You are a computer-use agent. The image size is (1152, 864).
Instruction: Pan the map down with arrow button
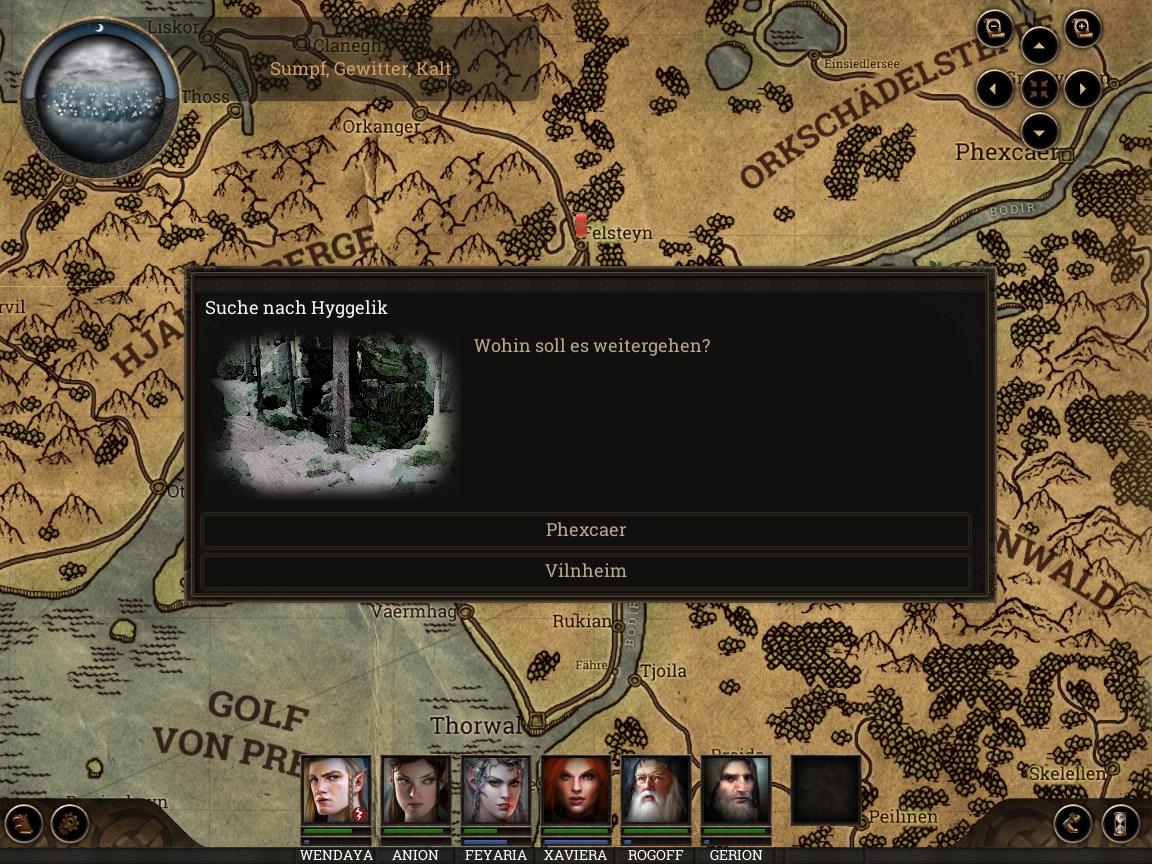pos(1040,132)
